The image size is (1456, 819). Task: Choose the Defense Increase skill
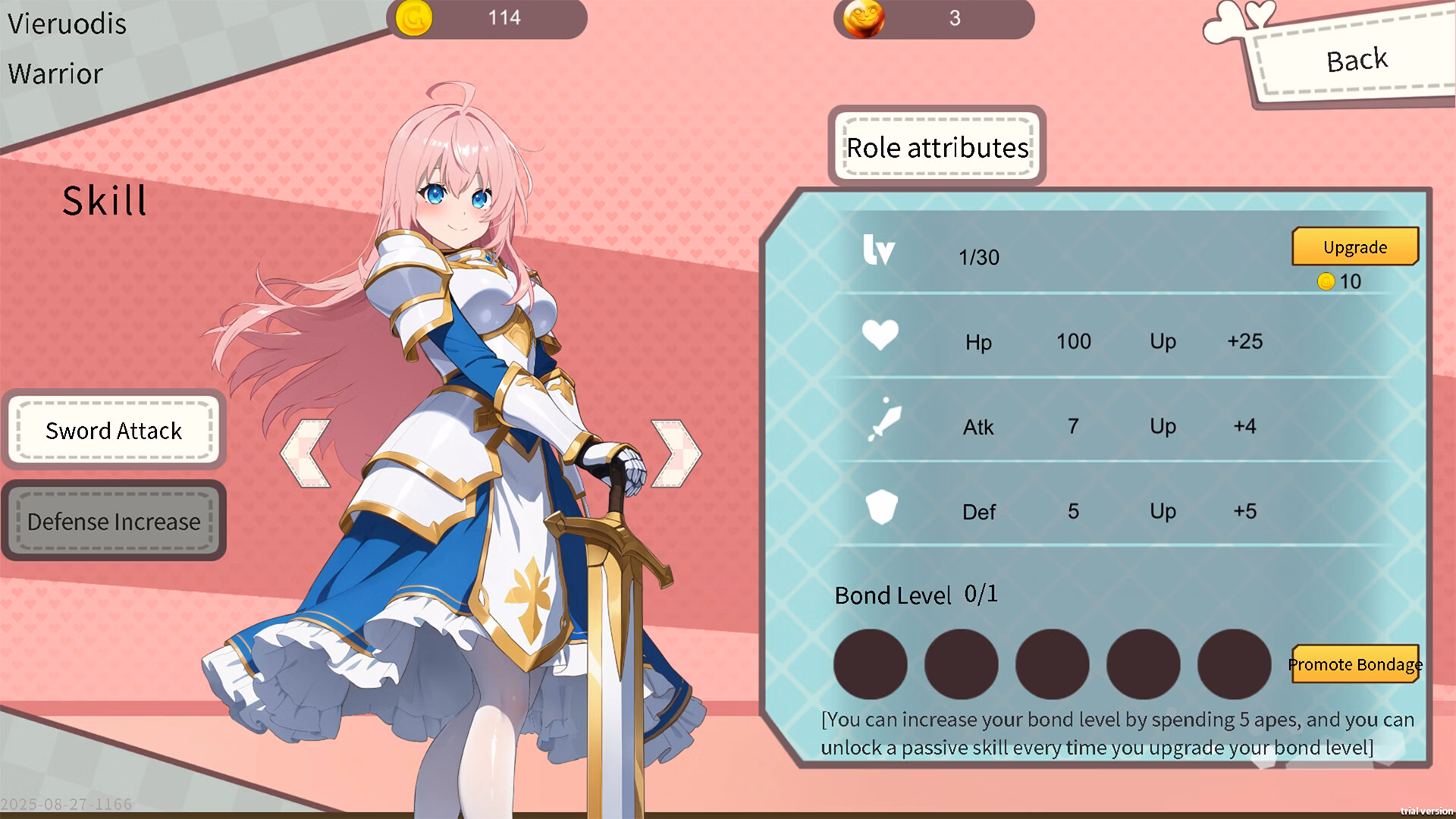point(114,522)
